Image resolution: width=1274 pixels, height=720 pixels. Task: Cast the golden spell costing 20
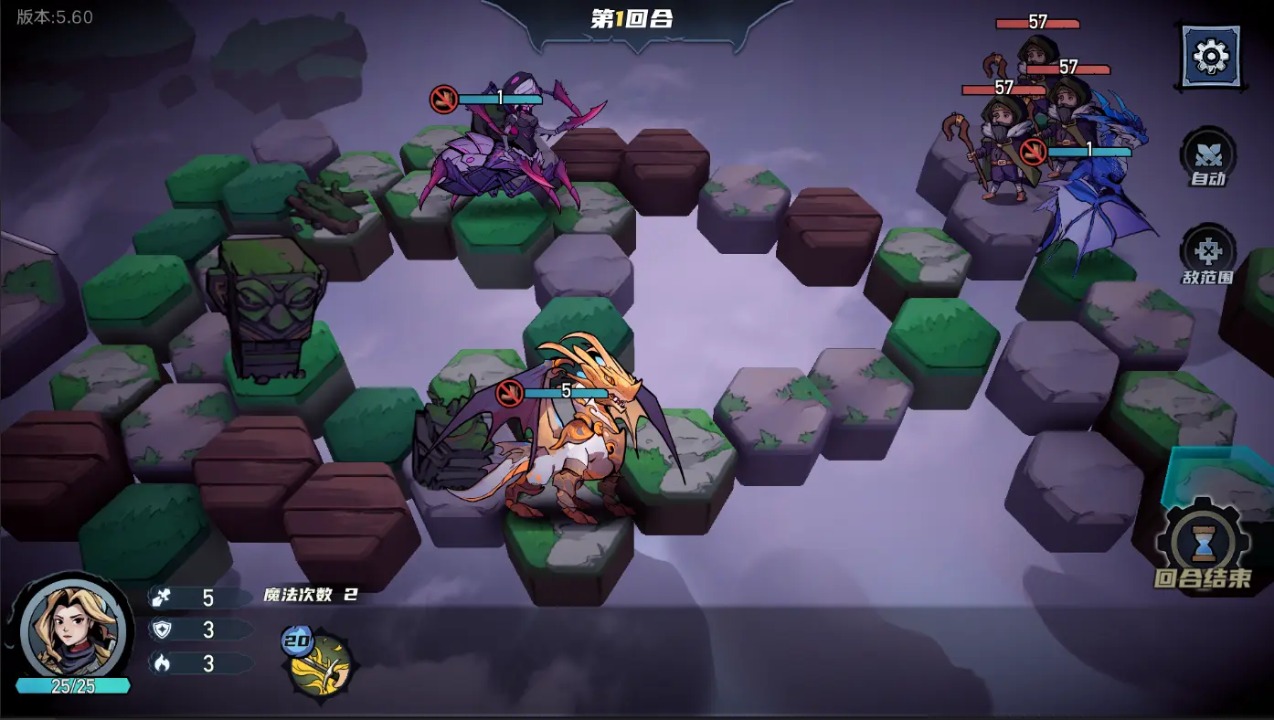point(320,664)
